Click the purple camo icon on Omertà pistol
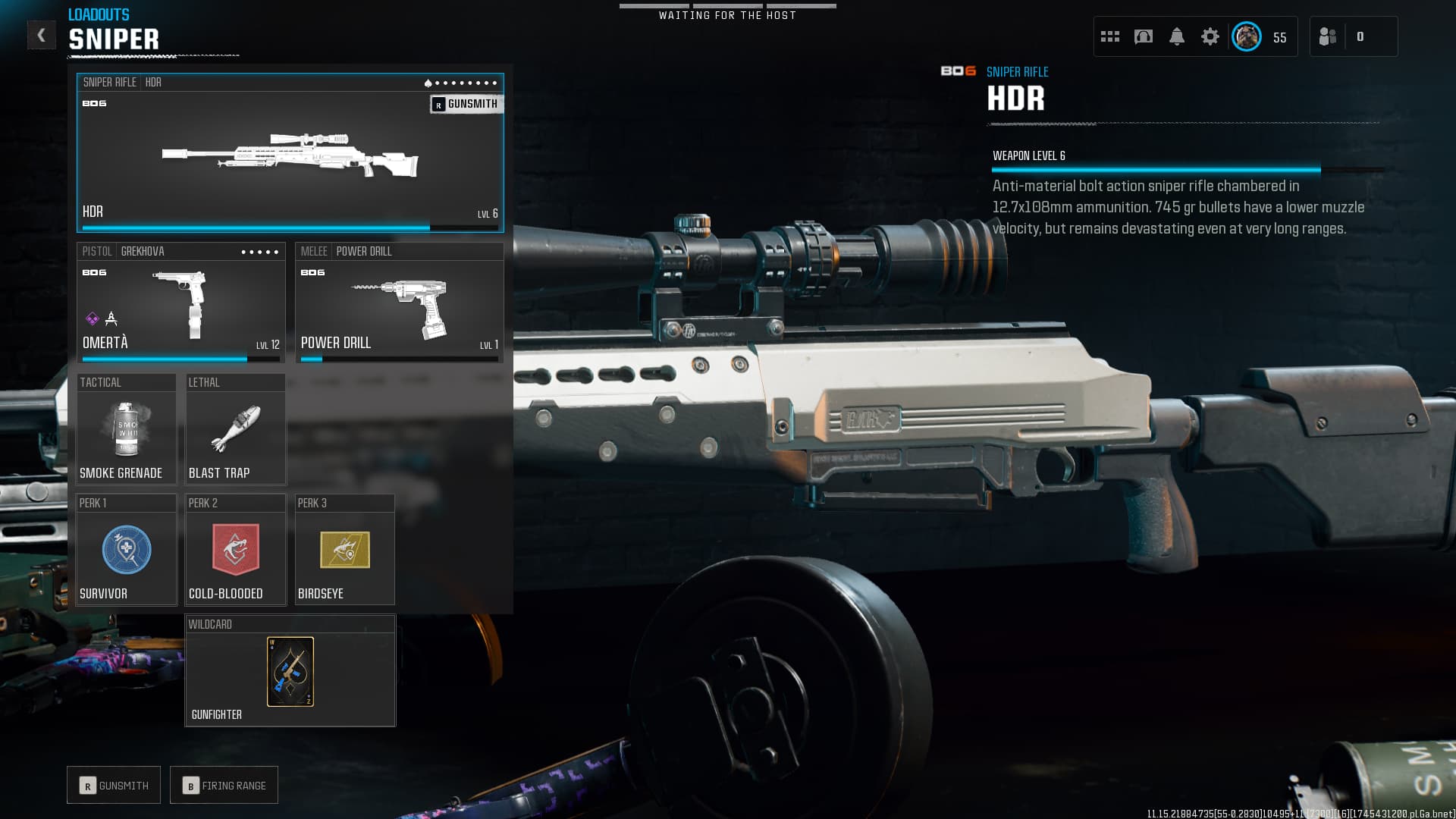 click(93, 318)
